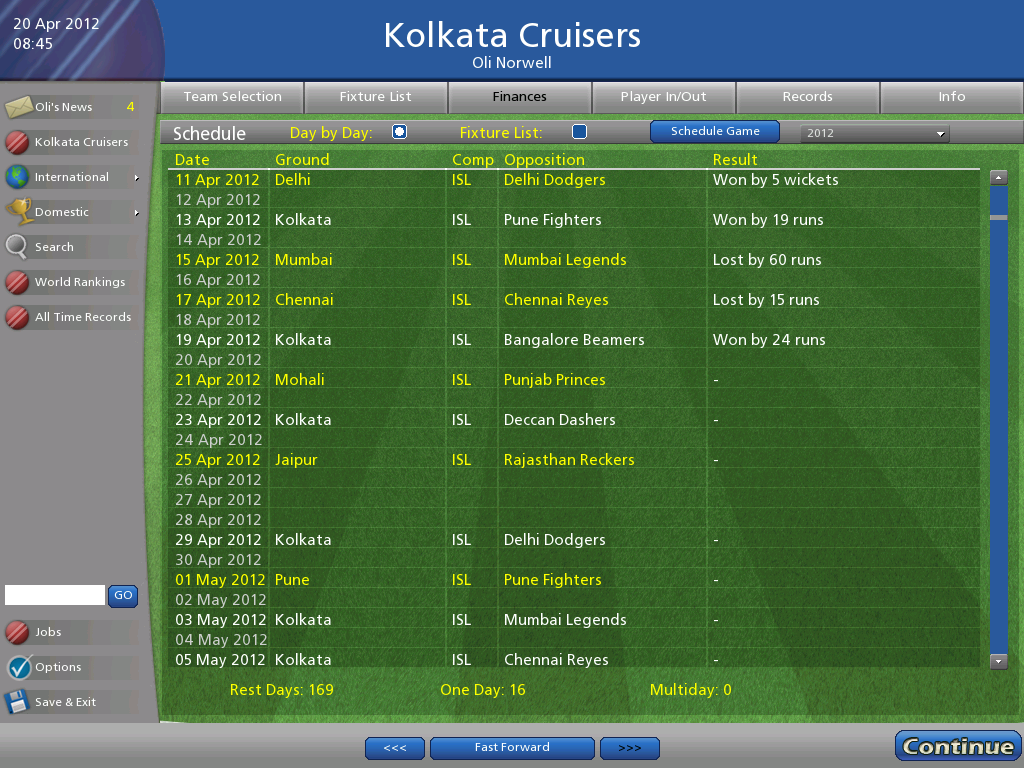Open the Team Selection tab
Image resolution: width=1024 pixels, height=768 pixels.
[x=232, y=97]
